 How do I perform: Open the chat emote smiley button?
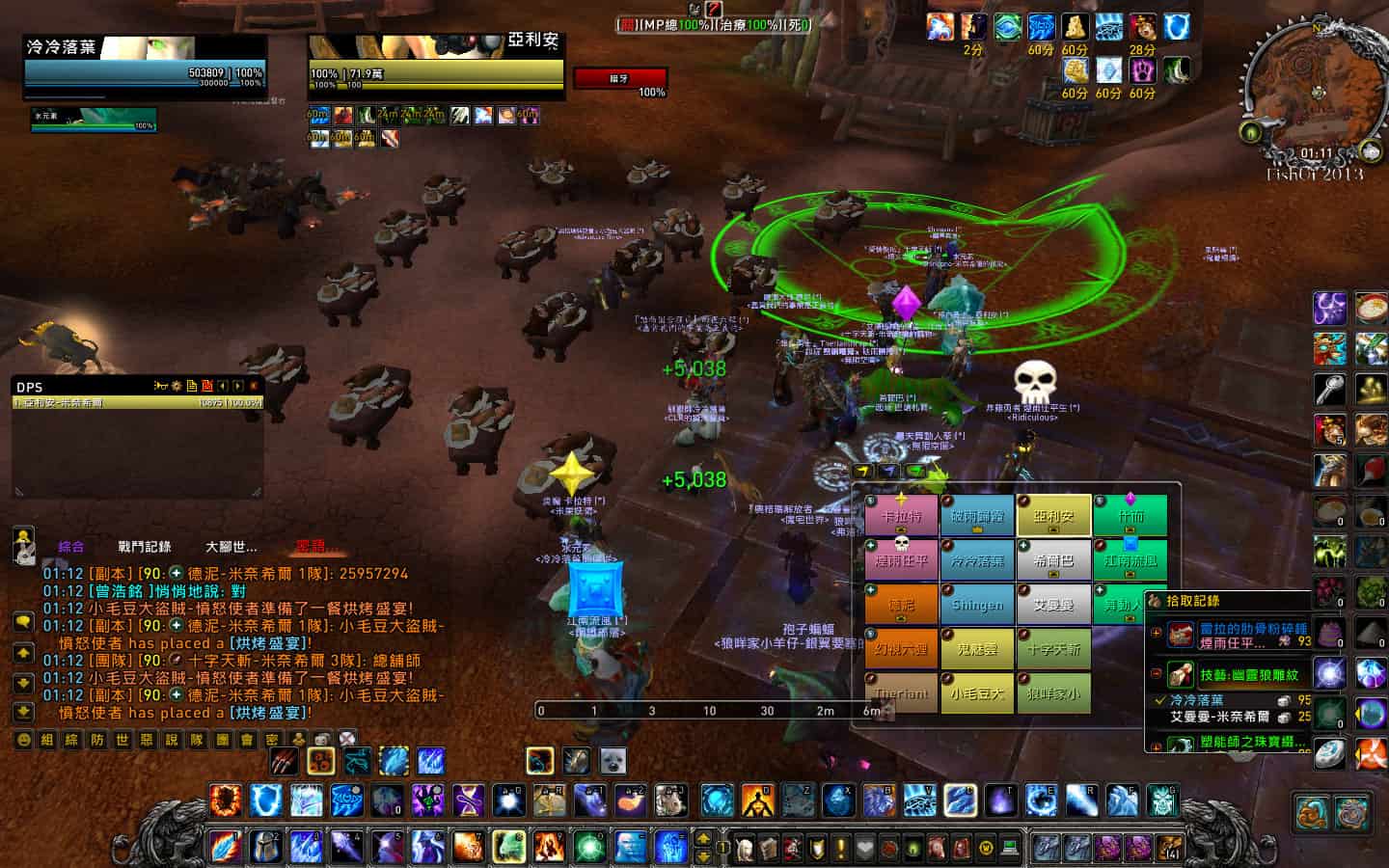24,740
